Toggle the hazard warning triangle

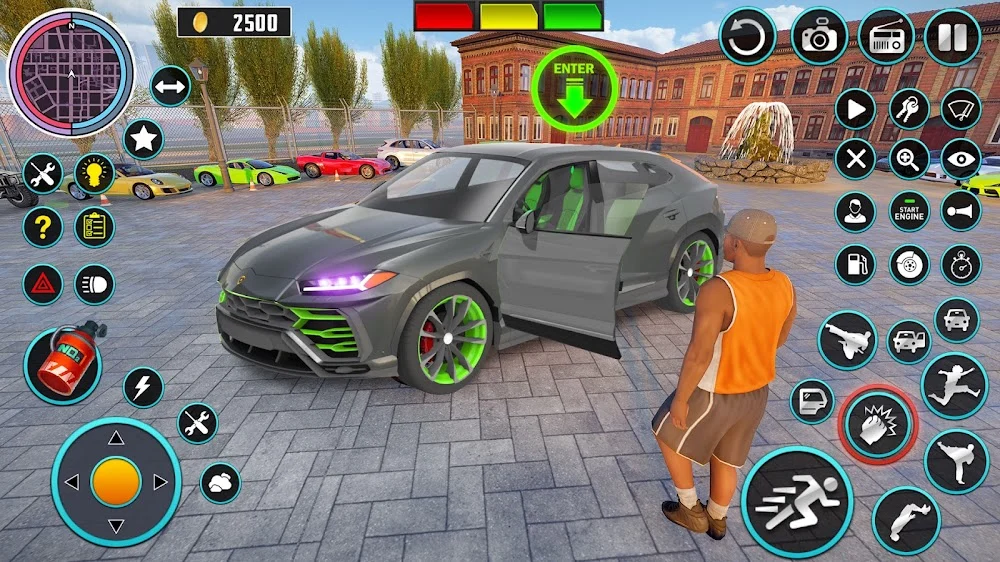43,284
